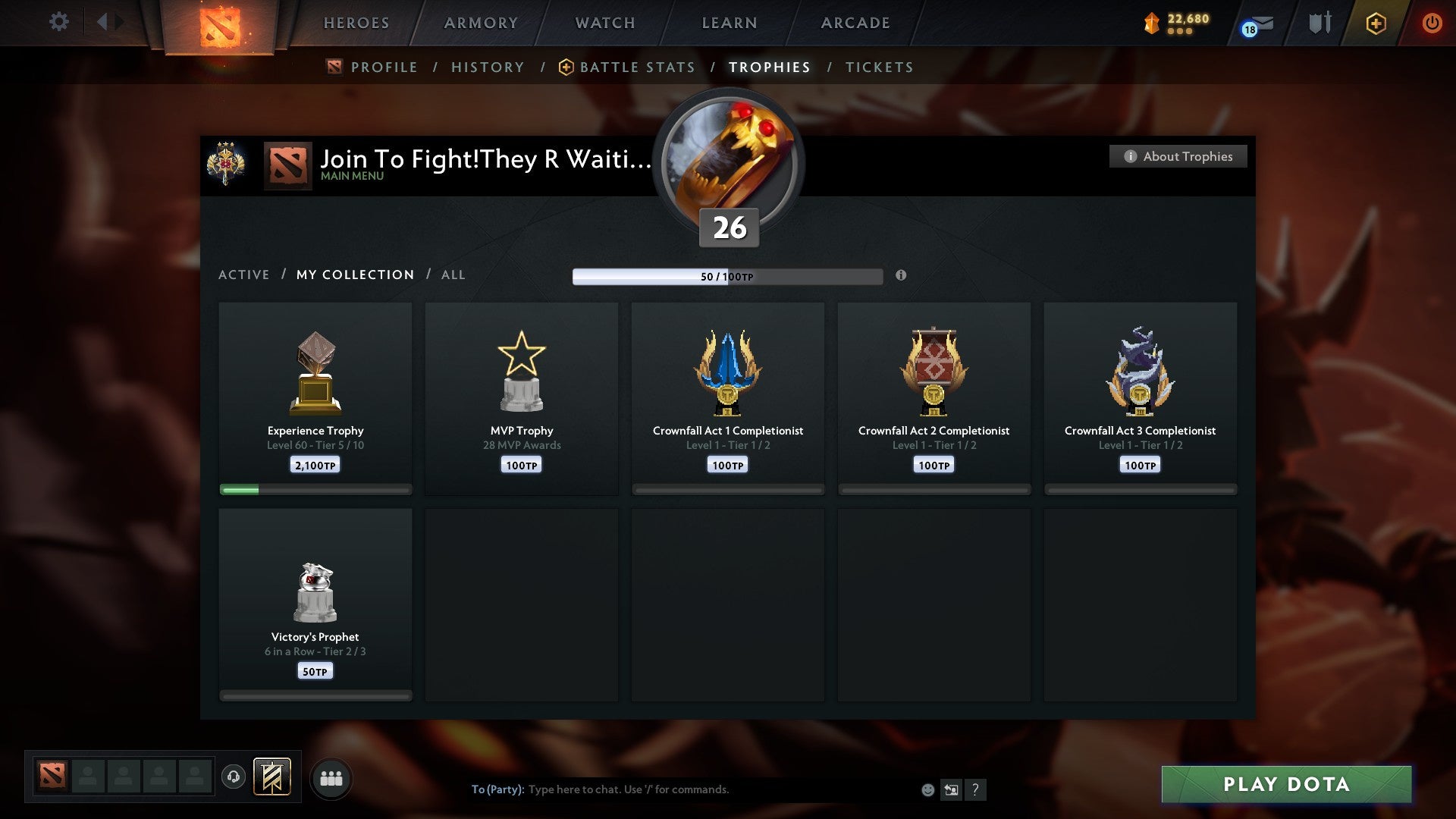This screenshot has width=1456, height=819.
Task: Open the WATCH menu
Action: (x=604, y=23)
